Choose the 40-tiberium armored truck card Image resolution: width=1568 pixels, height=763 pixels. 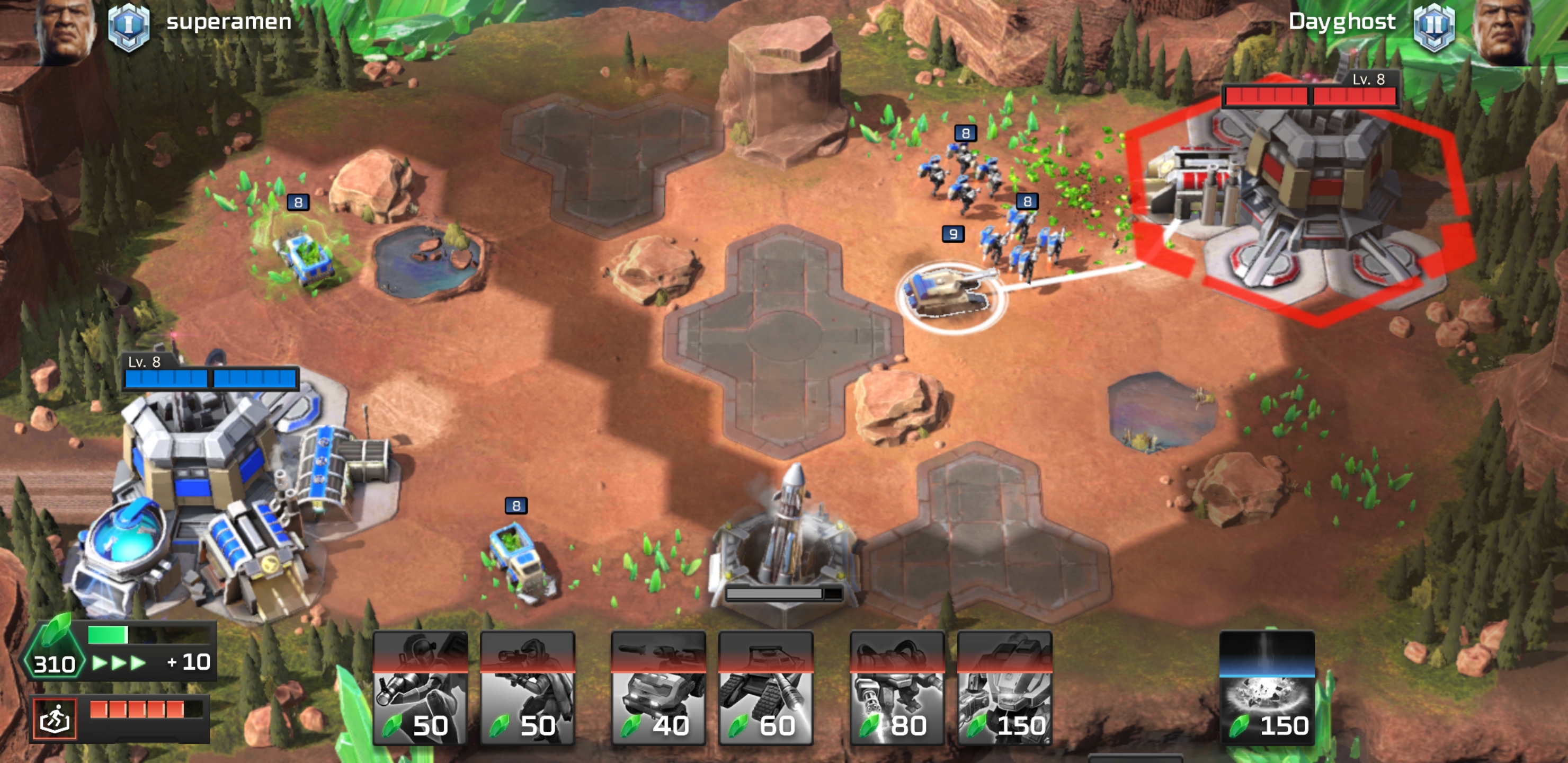point(658,688)
